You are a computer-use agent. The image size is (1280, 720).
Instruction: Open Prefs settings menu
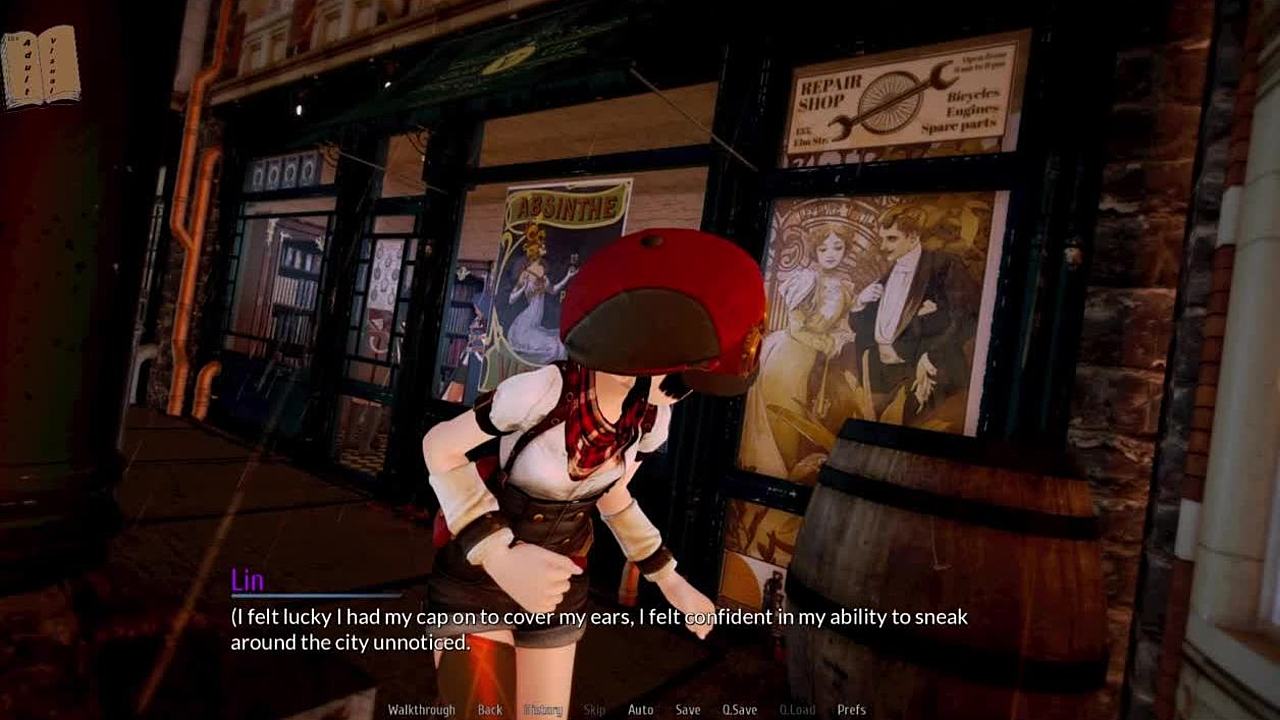click(851, 710)
